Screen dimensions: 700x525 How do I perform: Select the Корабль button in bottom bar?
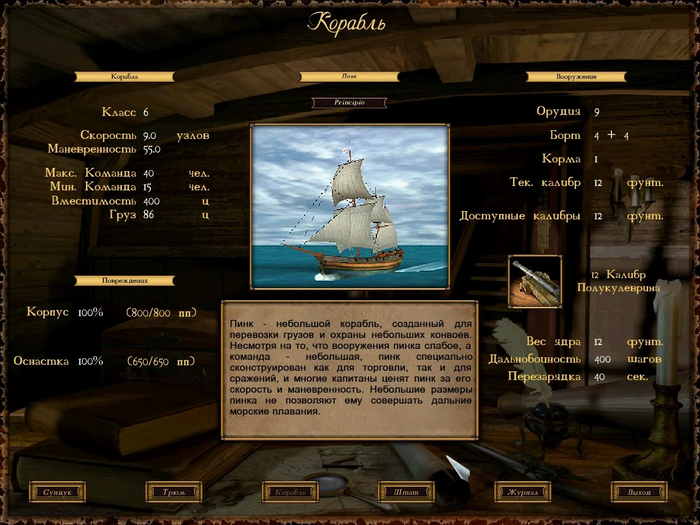click(x=291, y=492)
